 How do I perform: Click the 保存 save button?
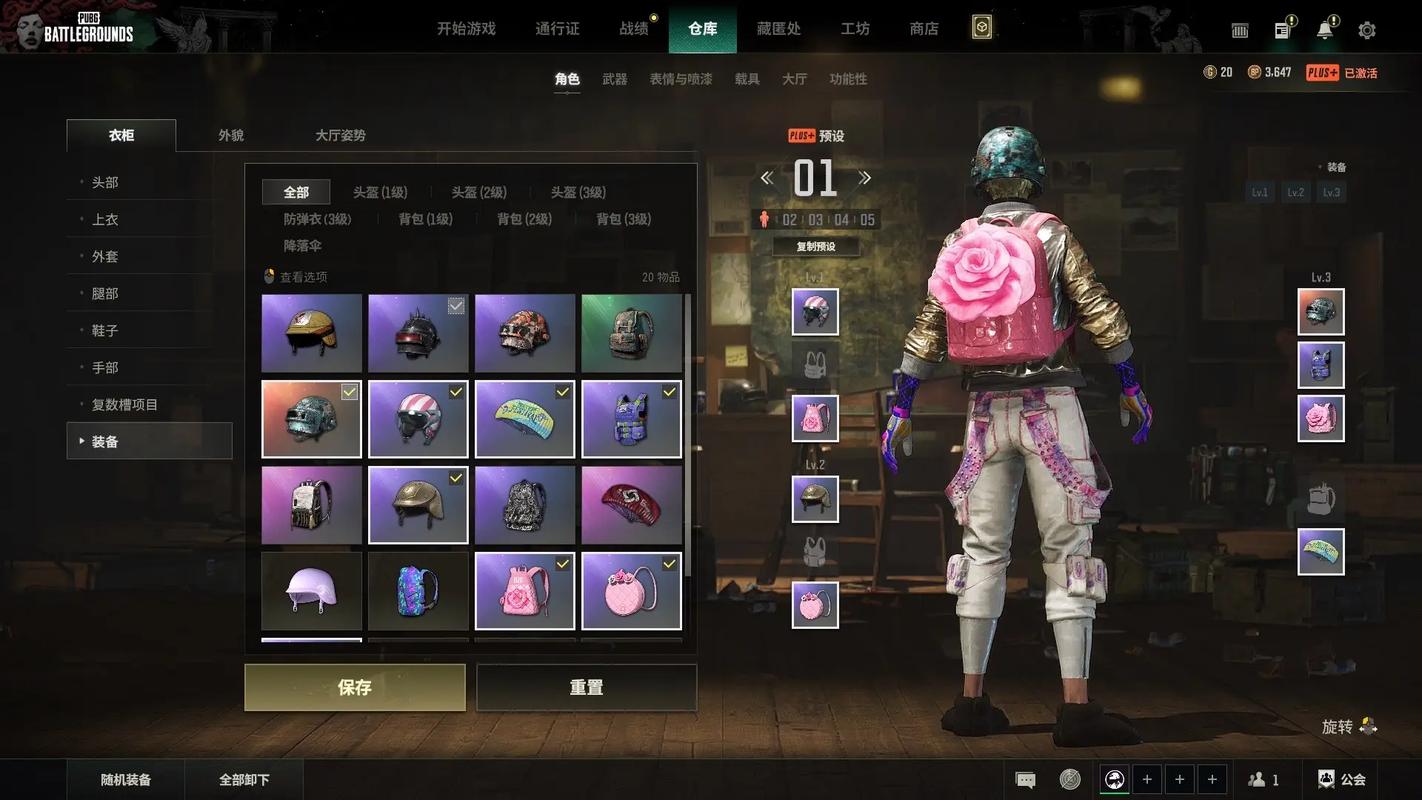[x=355, y=687]
